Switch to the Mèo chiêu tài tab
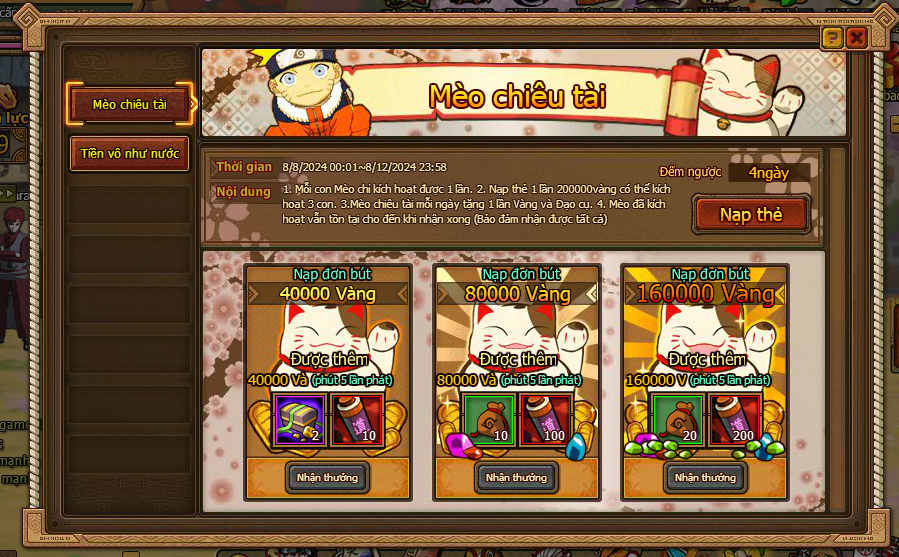Image resolution: width=899 pixels, height=557 pixels. (x=129, y=104)
